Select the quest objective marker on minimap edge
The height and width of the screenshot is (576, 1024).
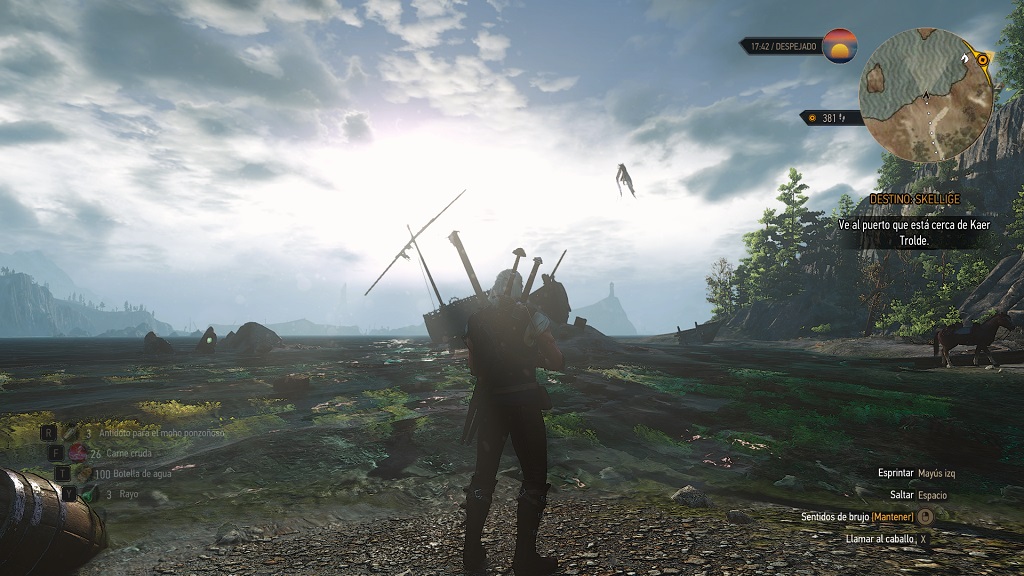point(983,60)
